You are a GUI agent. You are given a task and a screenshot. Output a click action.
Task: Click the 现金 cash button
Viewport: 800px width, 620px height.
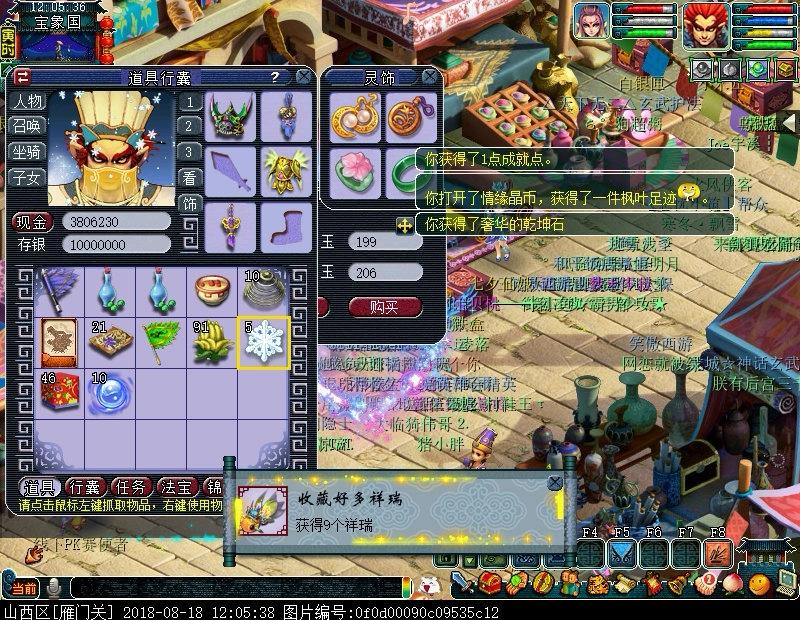(35, 222)
